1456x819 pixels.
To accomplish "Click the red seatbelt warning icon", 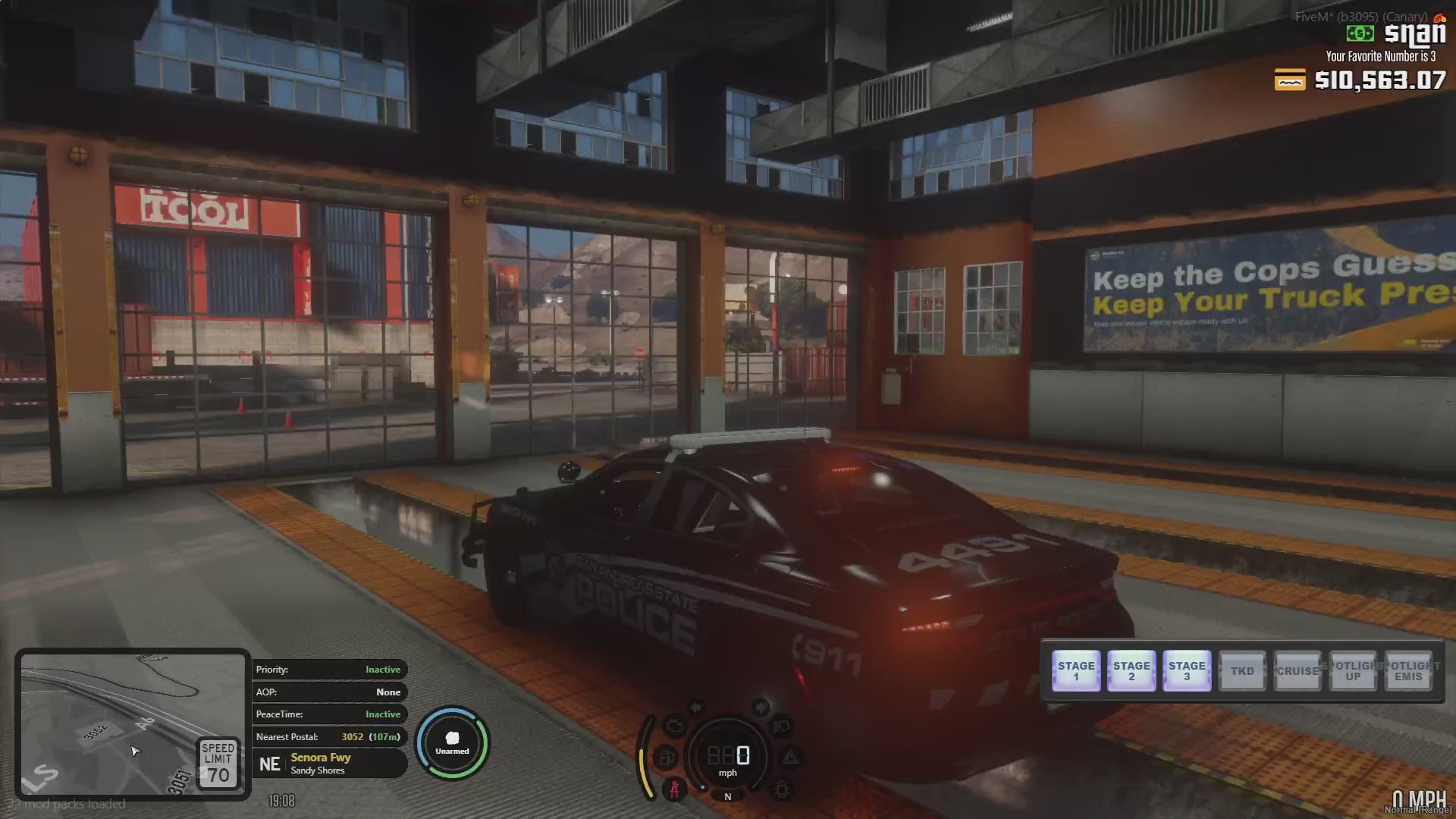I will (674, 789).
